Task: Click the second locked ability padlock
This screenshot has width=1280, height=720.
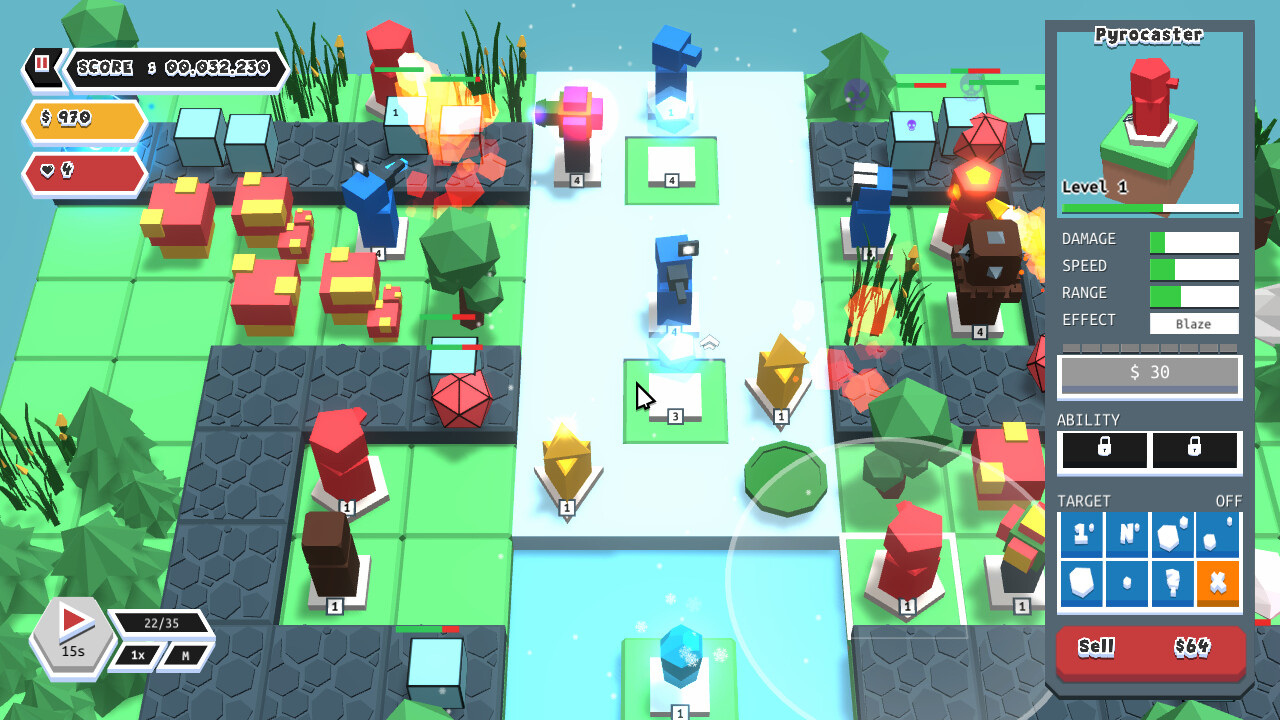Action: tap(1196, 451)
